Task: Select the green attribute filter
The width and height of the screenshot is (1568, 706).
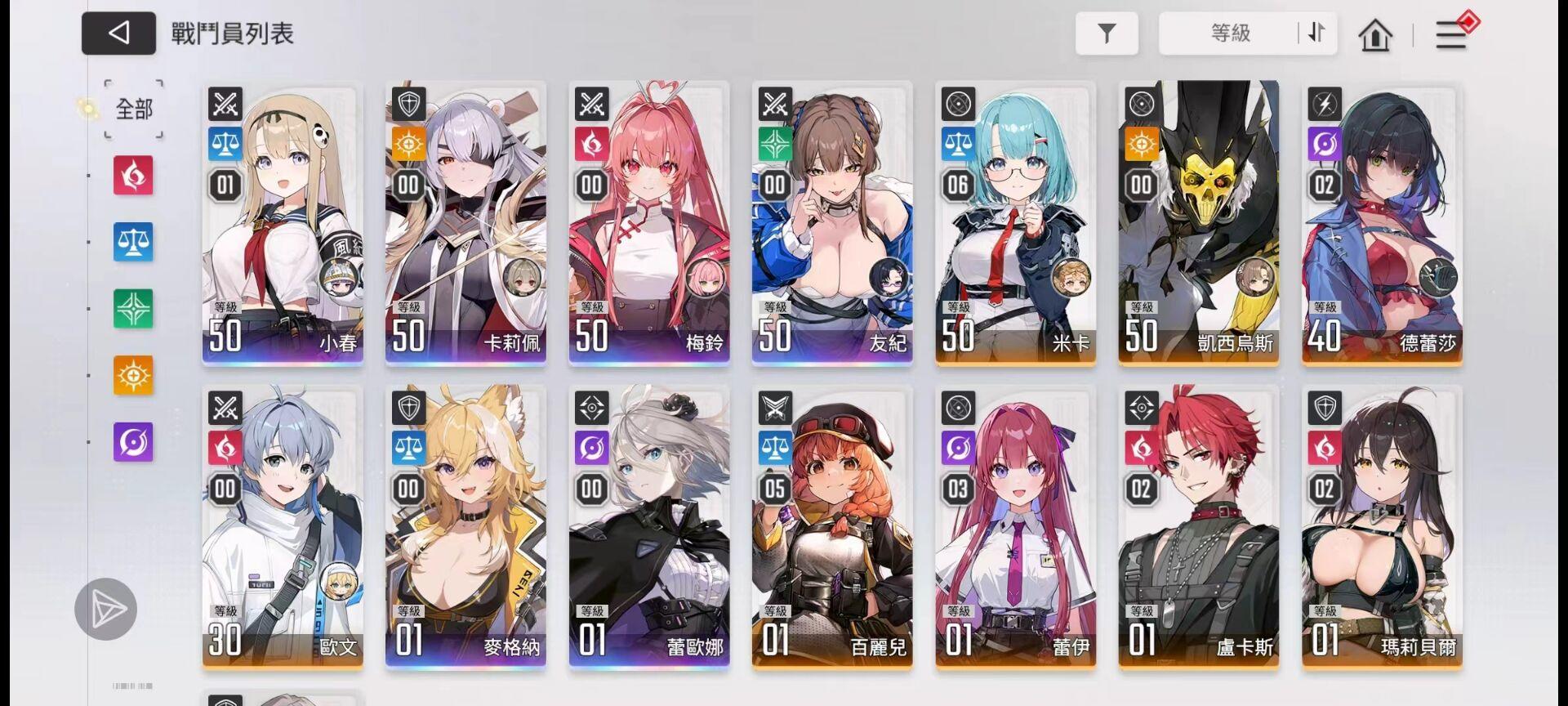Action: pos(132,310)
